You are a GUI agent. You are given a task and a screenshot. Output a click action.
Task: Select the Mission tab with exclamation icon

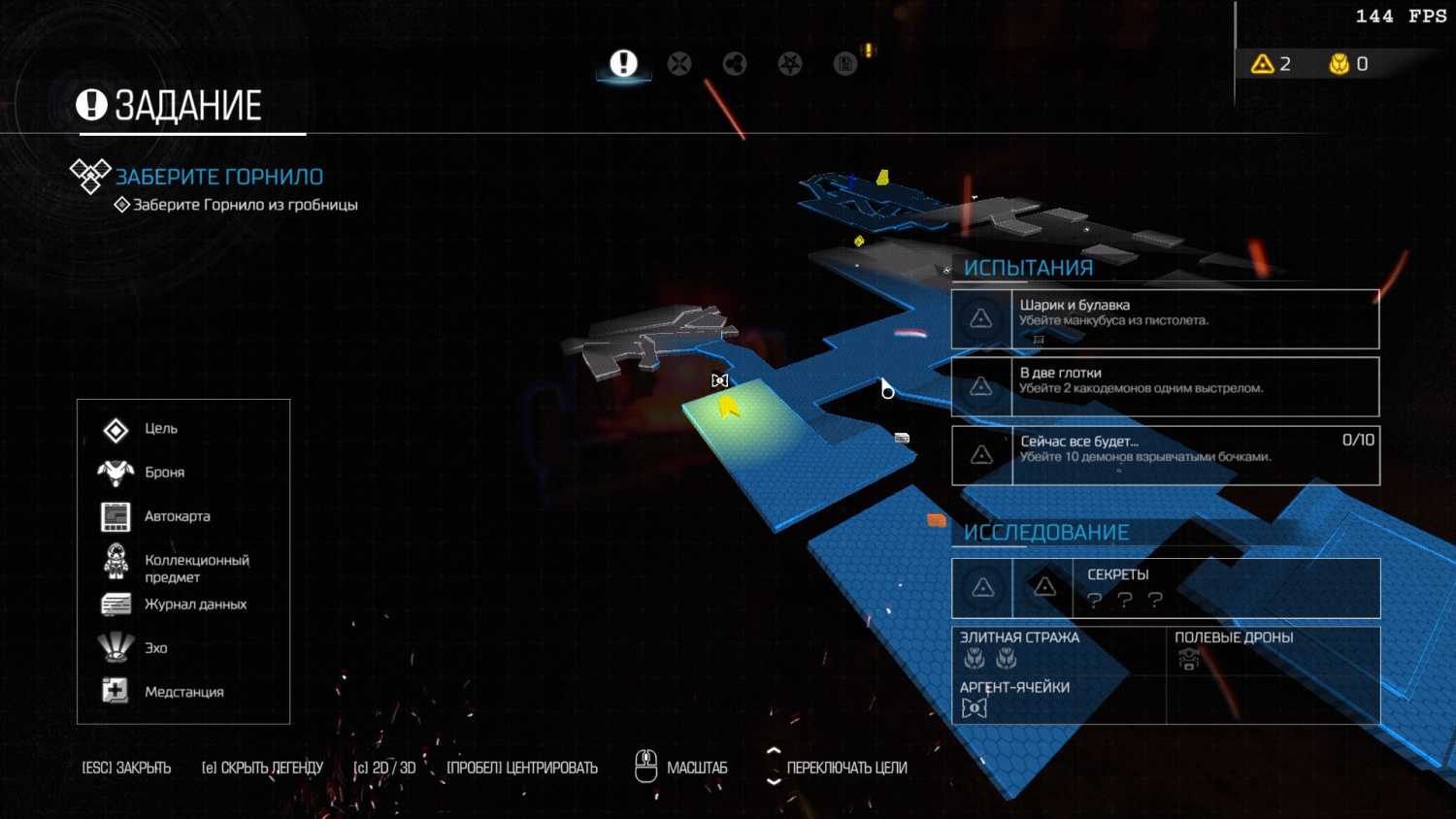click(x=623, y=64)
